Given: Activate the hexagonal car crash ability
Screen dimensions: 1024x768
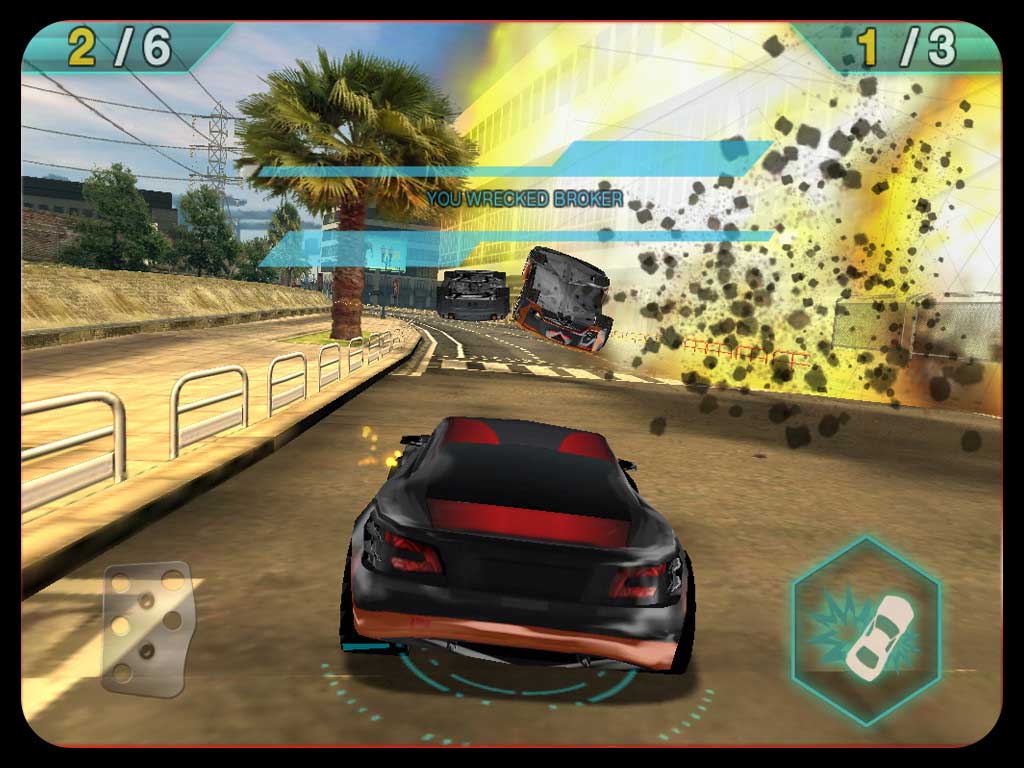Looking at the screenshot, I should (866, 631).
